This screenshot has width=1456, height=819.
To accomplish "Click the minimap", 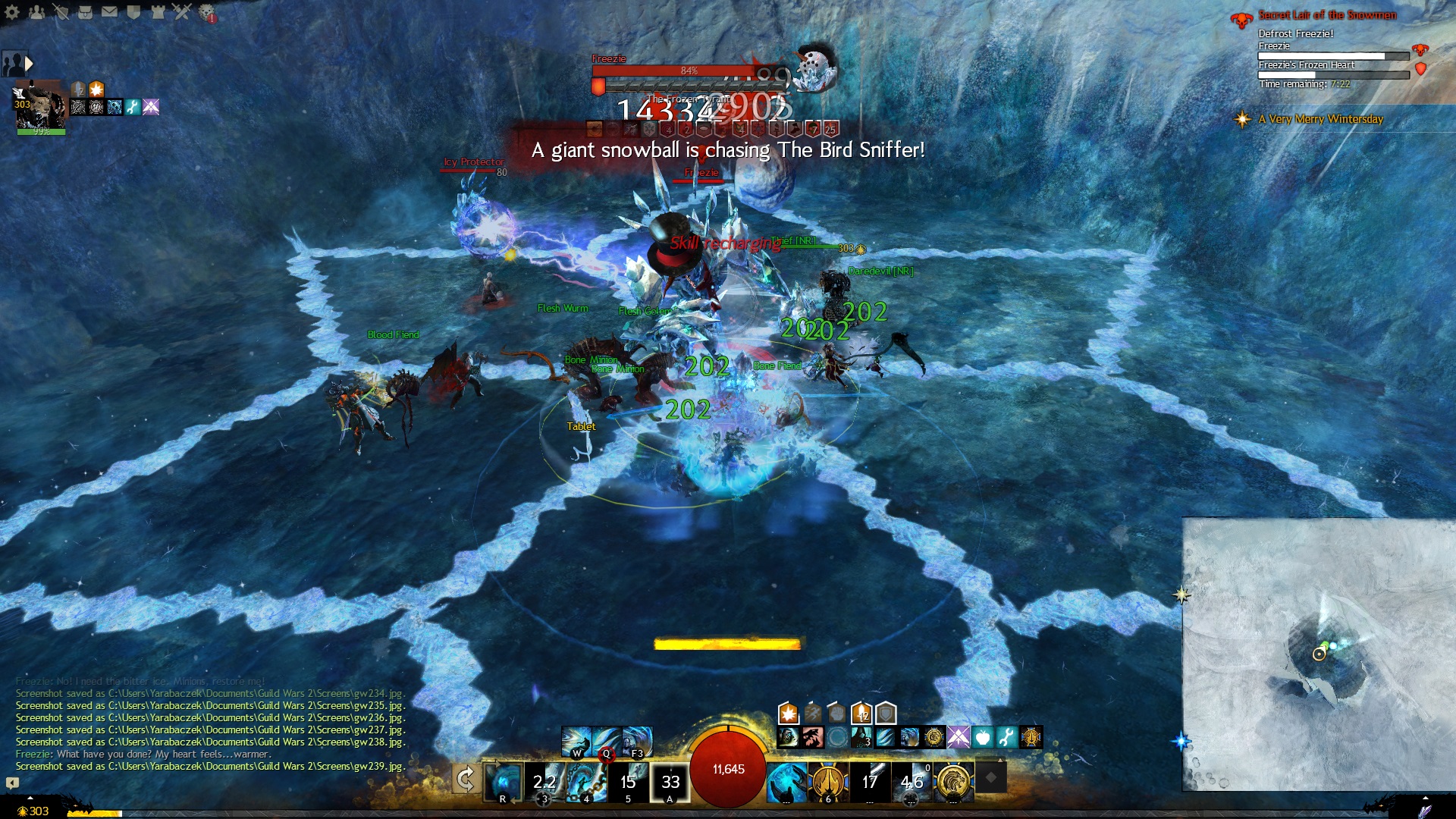I will (1319, 654).
